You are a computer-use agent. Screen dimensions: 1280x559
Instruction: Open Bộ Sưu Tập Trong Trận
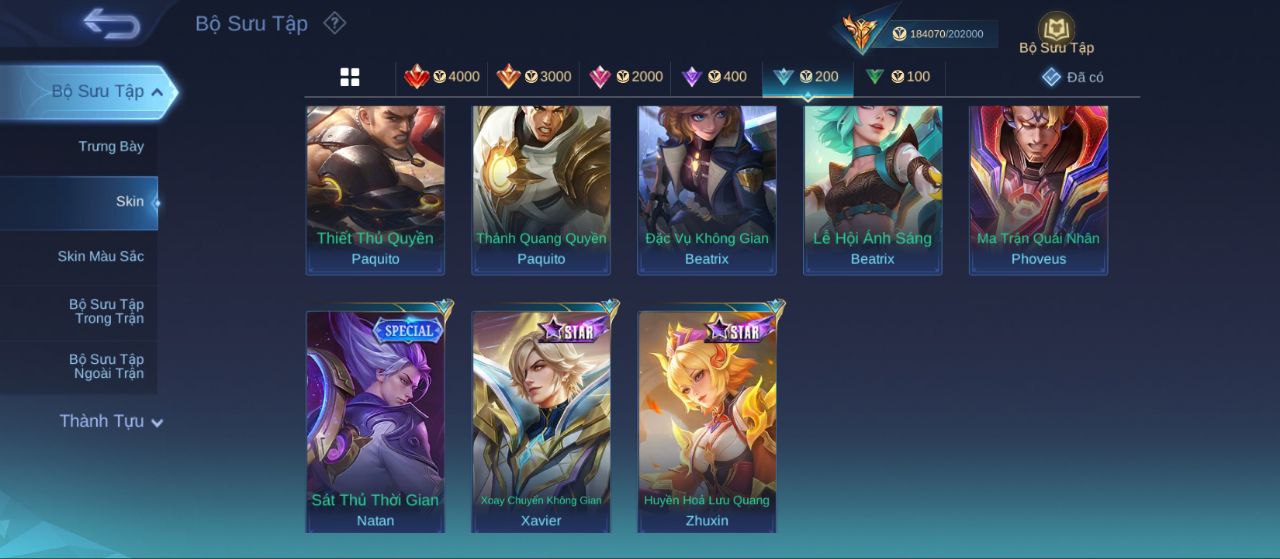click(106, 312)
